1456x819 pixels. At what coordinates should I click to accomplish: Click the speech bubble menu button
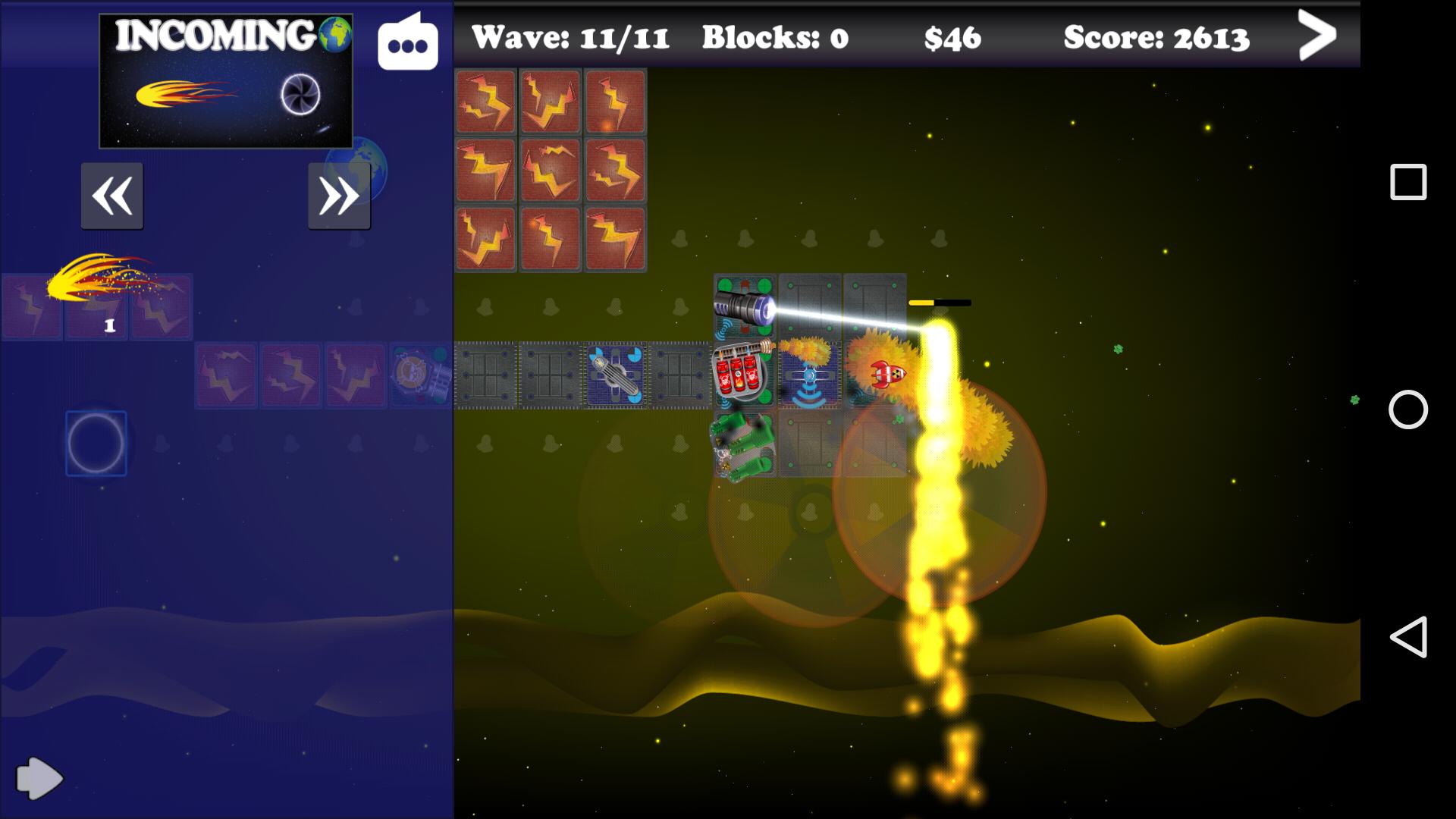pyautogui.click(x=408, y=44)
